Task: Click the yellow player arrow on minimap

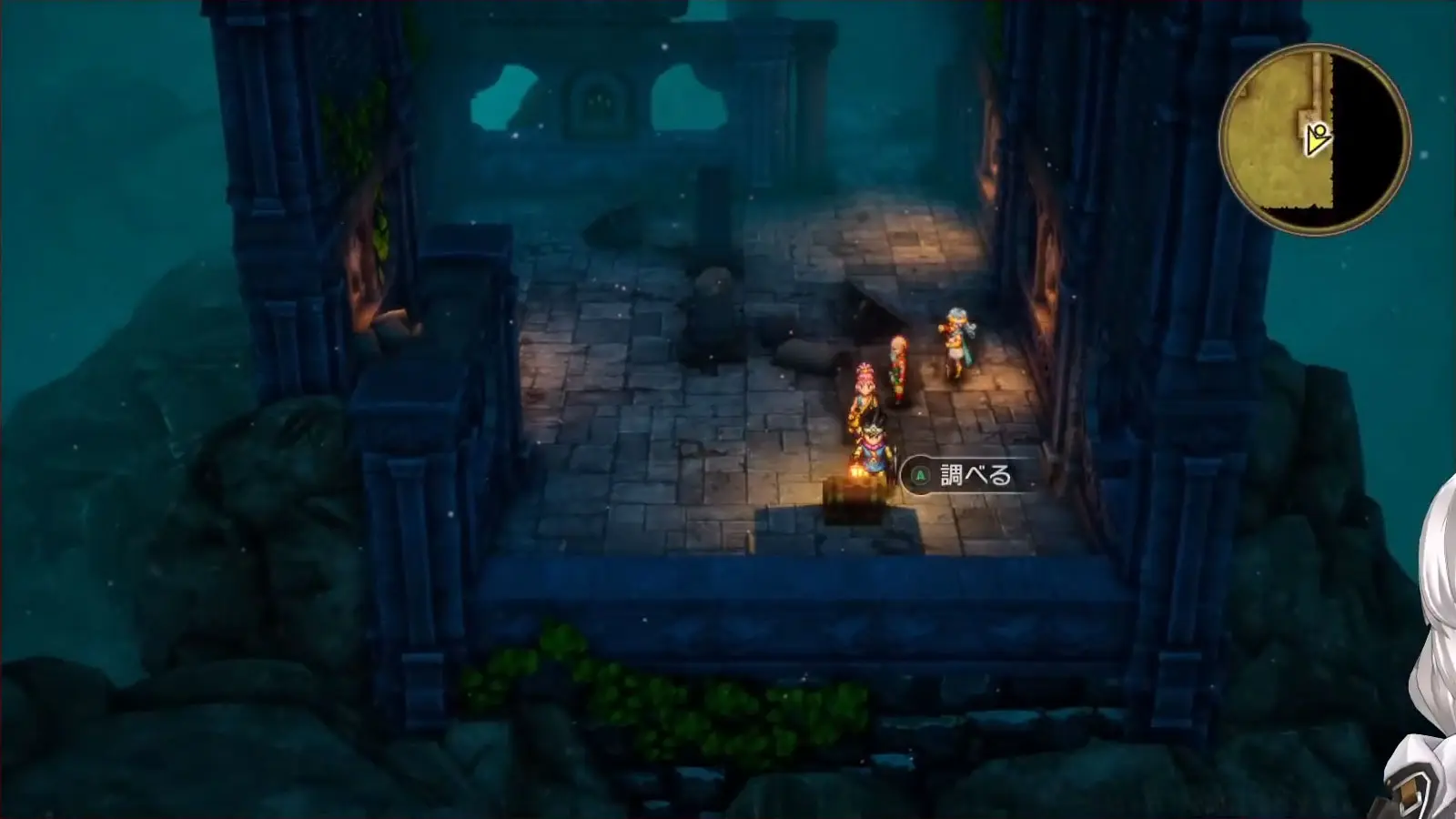Action: 1317,140
